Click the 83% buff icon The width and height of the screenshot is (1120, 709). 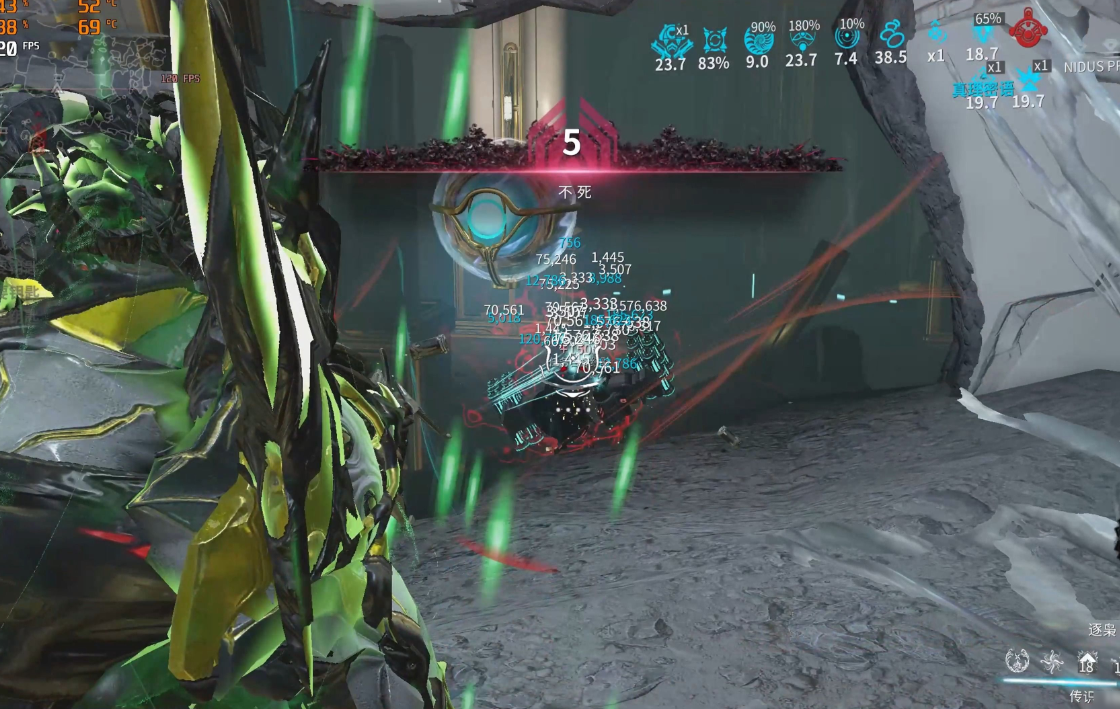(714, 40)
